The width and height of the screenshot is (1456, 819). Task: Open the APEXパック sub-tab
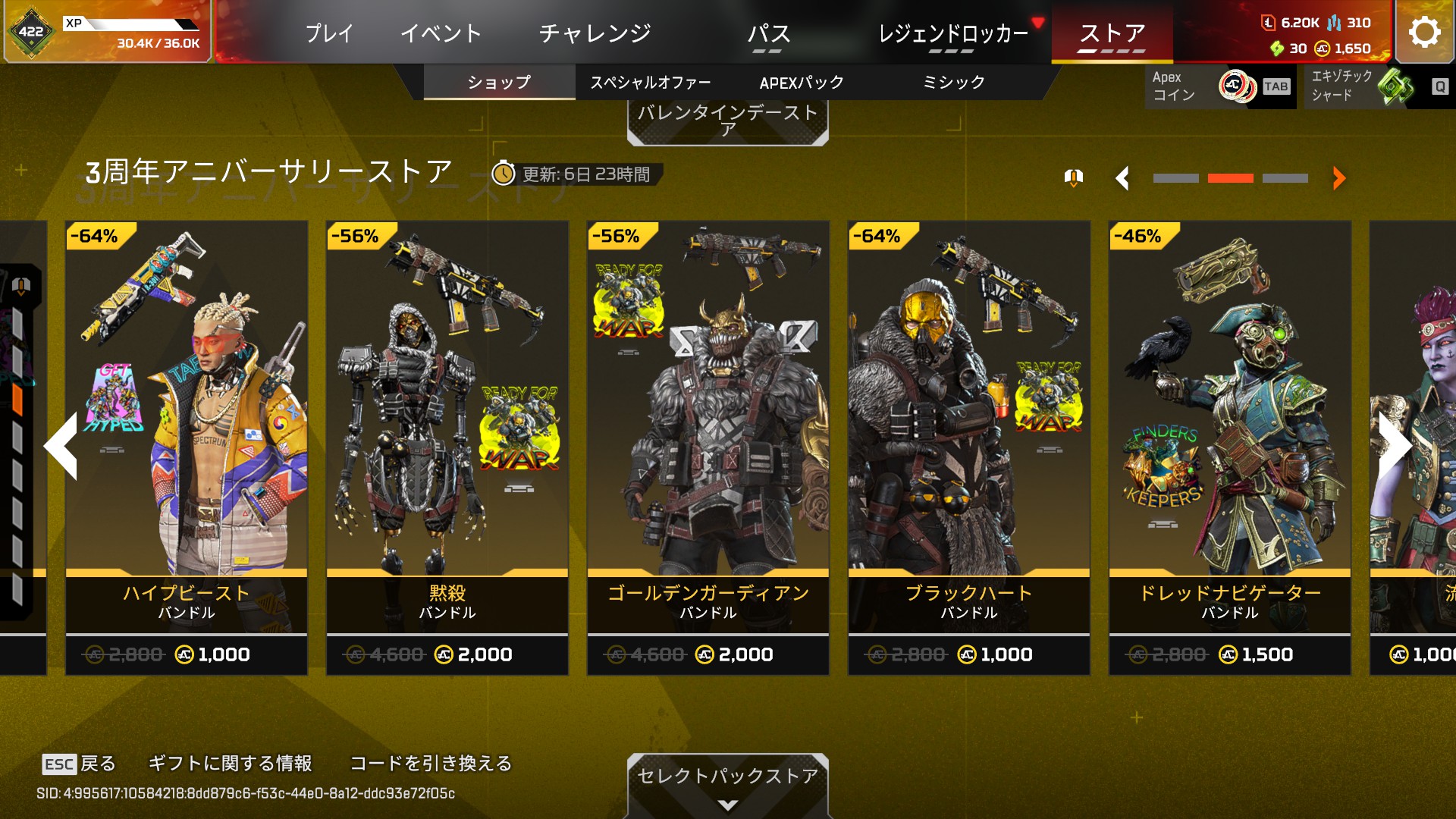click(802, 82)
